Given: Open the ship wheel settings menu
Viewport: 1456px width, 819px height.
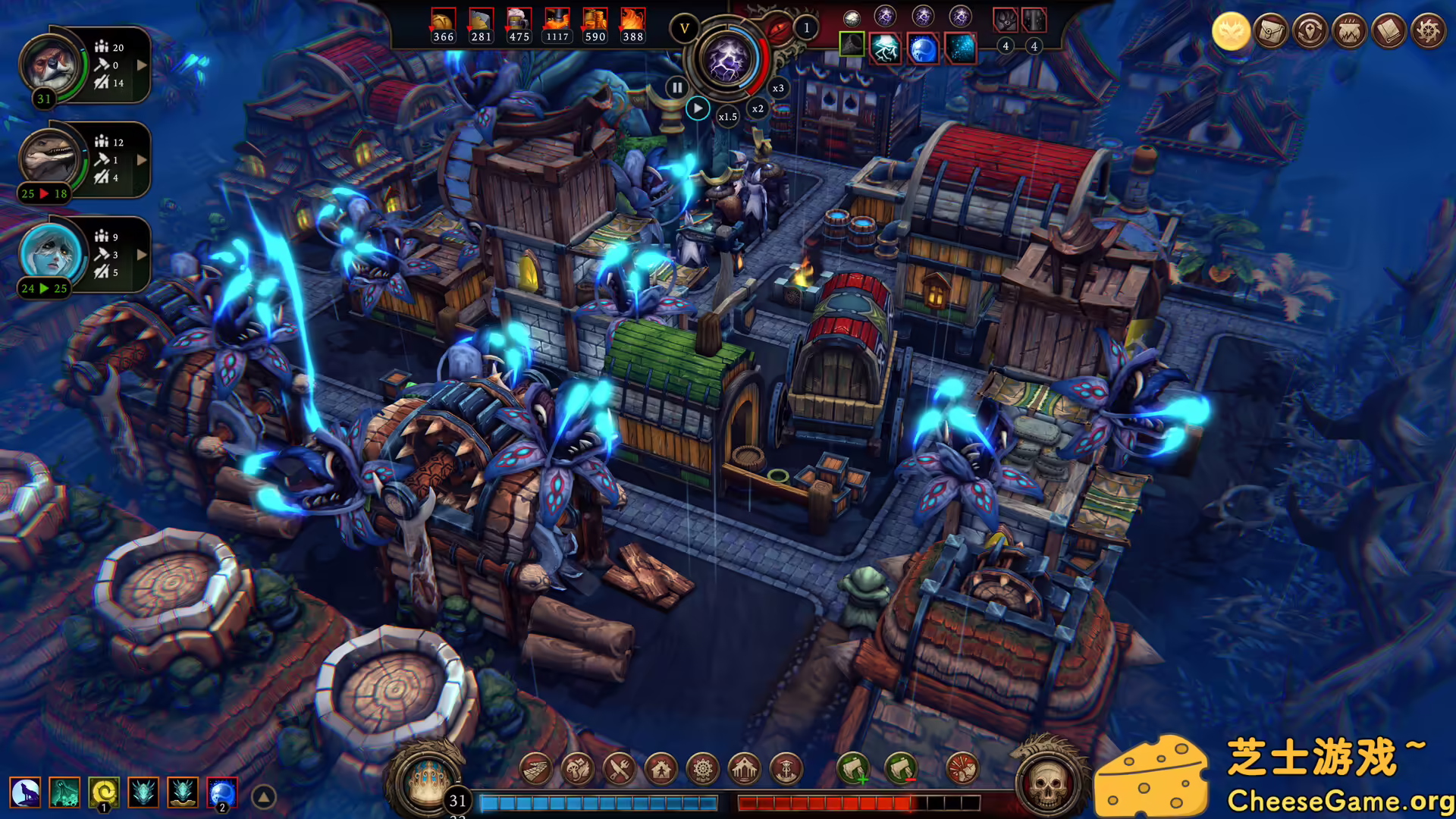Looking at the screenshot, I should (x=1429, y=32).
